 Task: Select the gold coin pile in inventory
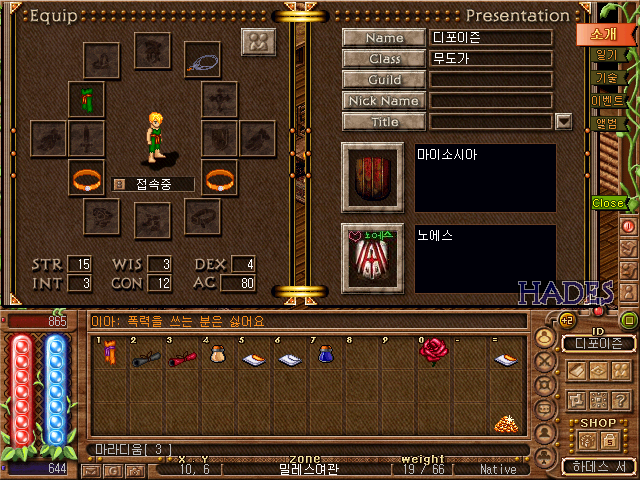click(x=504, y=424)
